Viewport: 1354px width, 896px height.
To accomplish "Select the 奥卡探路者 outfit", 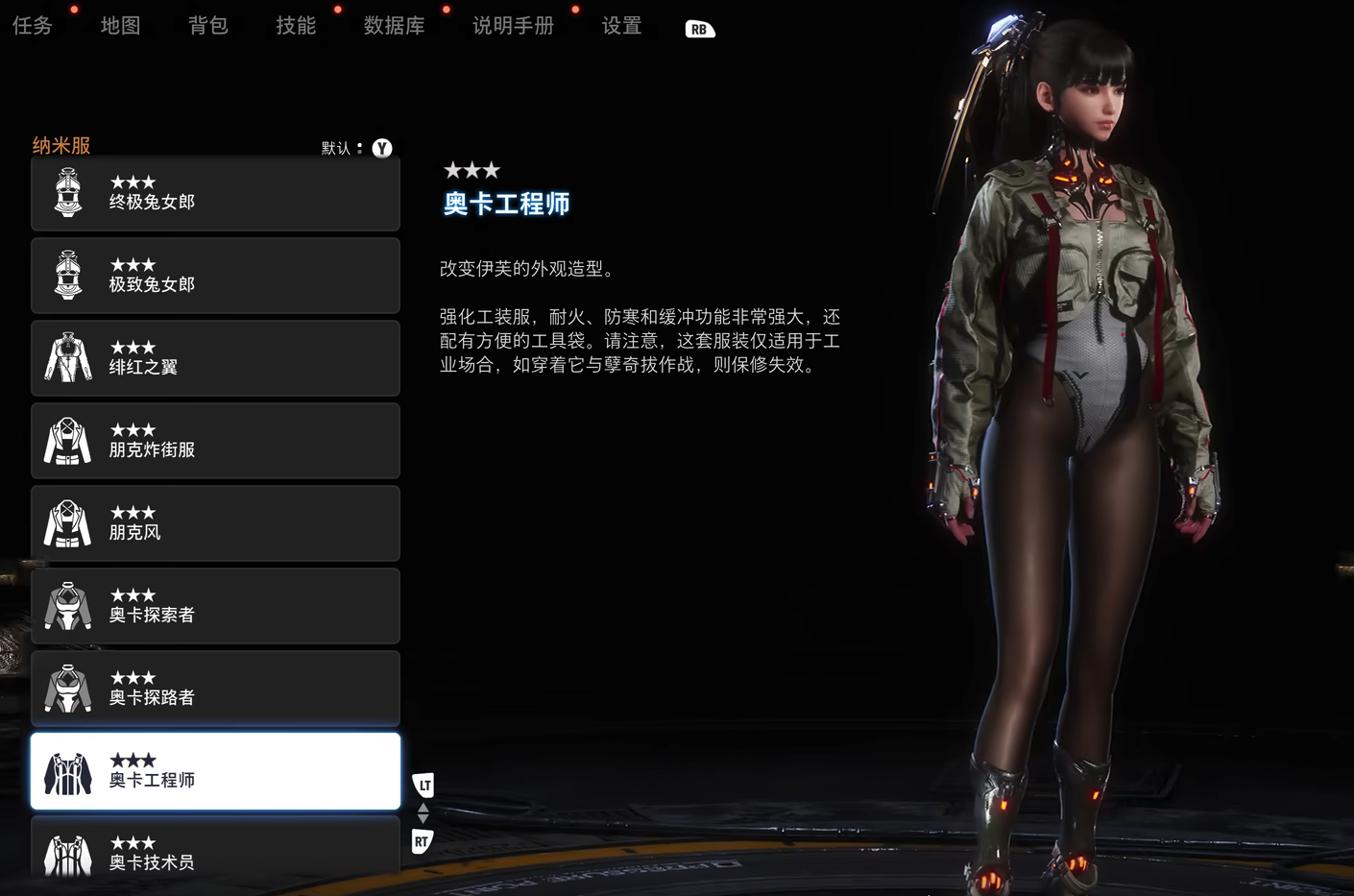I will pos(215,690).
